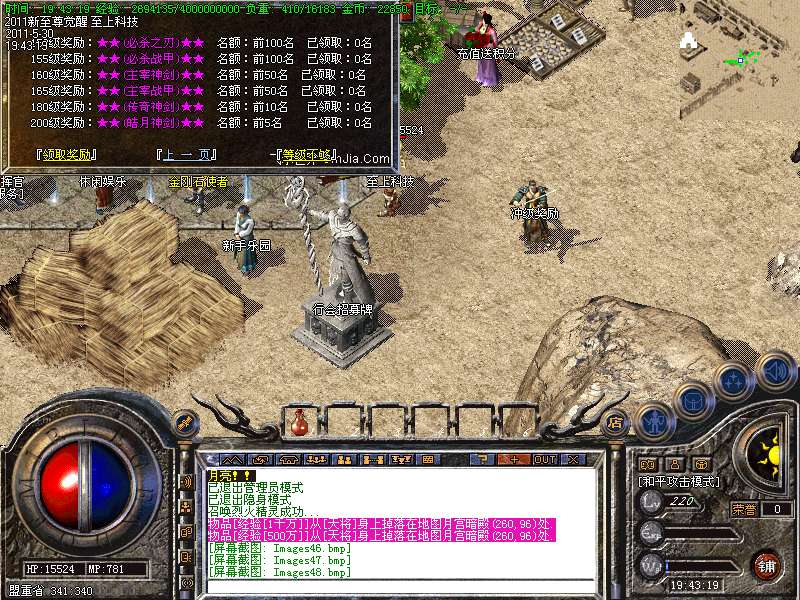Open help with the question mark button
The height and width of the screenshot is (600, 800).
pyautogui.click(x=485, y=459)
